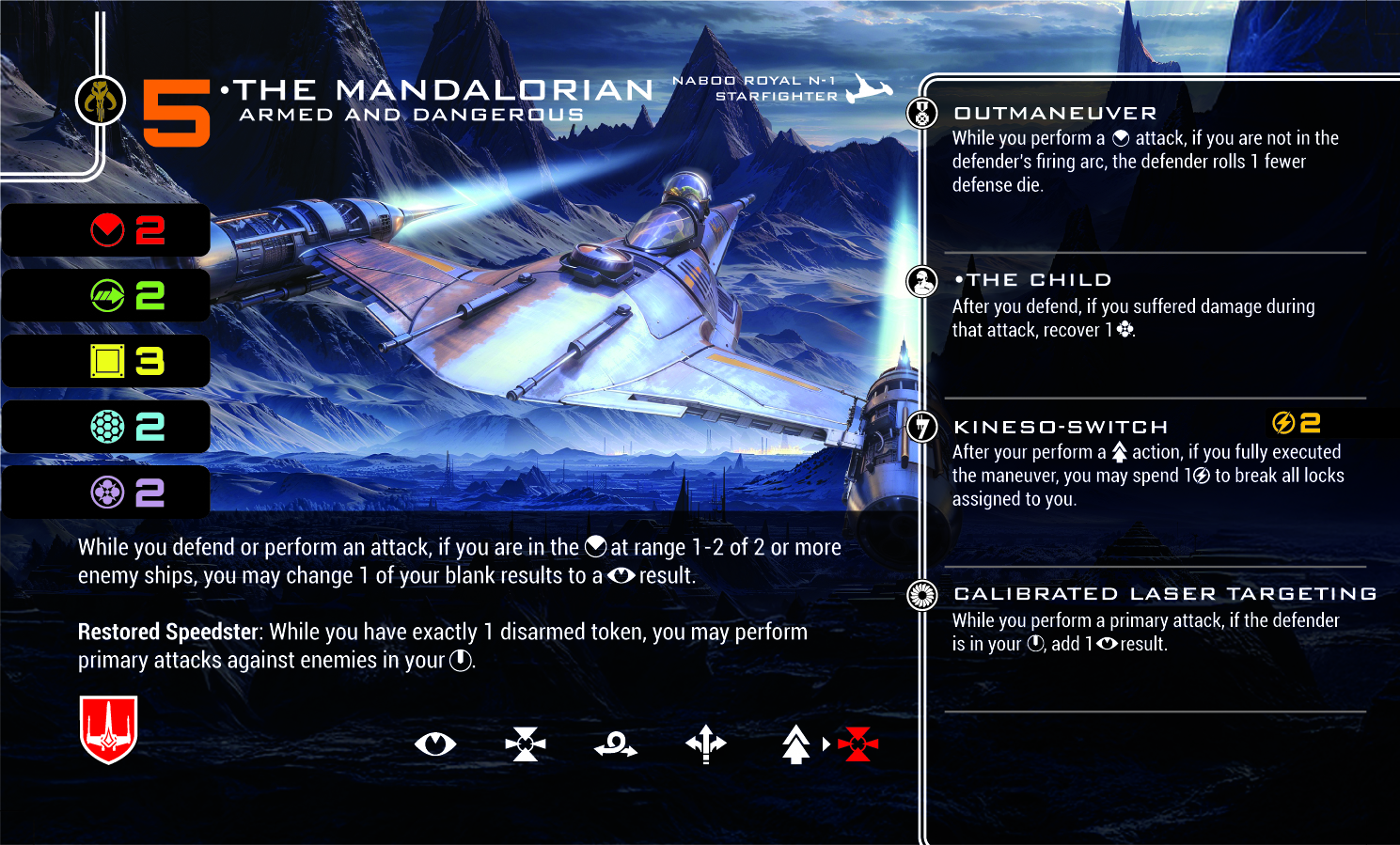Choose the Kineso-Switch upgrade entry
The height and width of the screenshot is (845, 1400).
1060,427
